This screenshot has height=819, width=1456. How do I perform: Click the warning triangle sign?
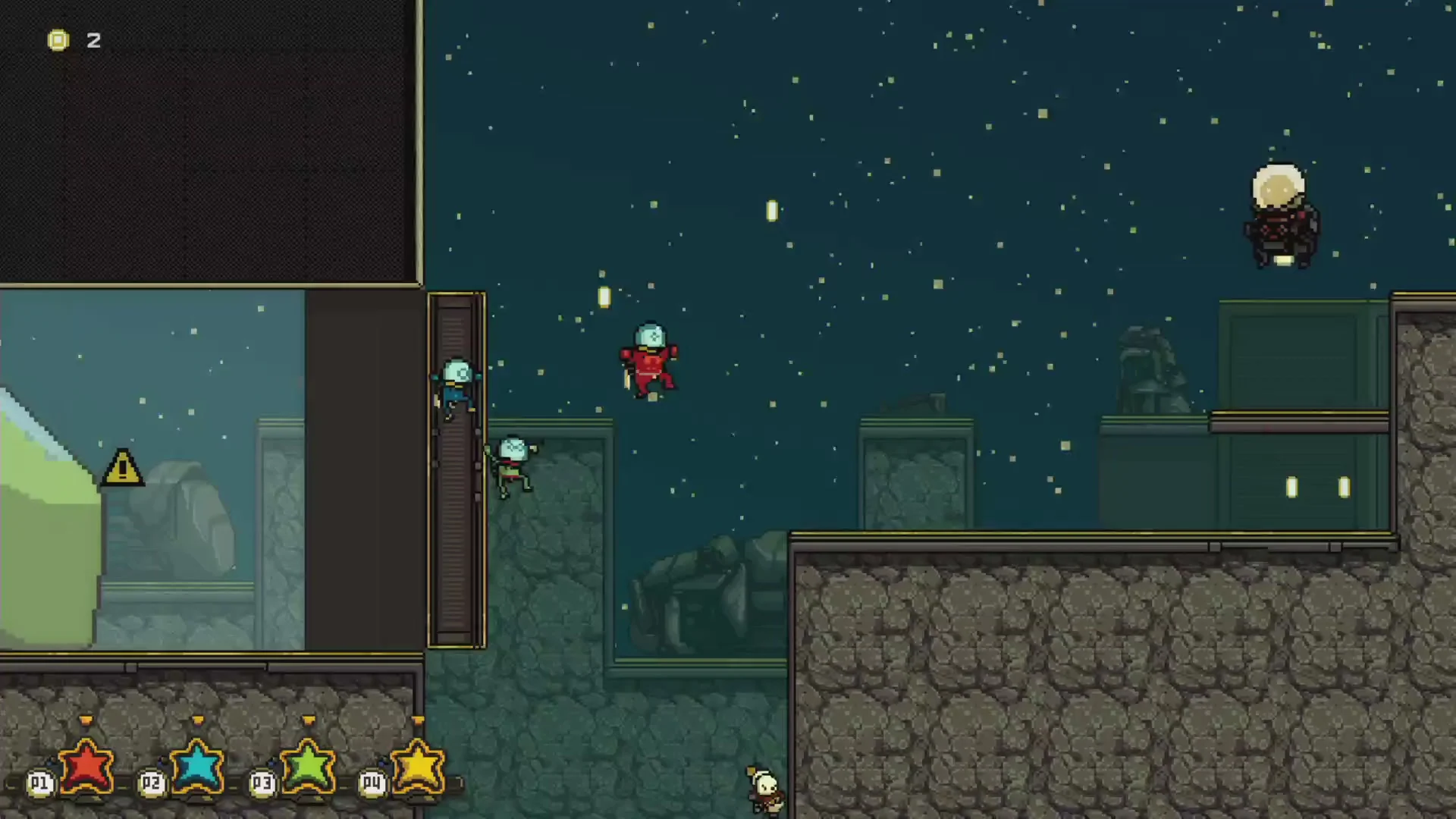coord(121,468)
